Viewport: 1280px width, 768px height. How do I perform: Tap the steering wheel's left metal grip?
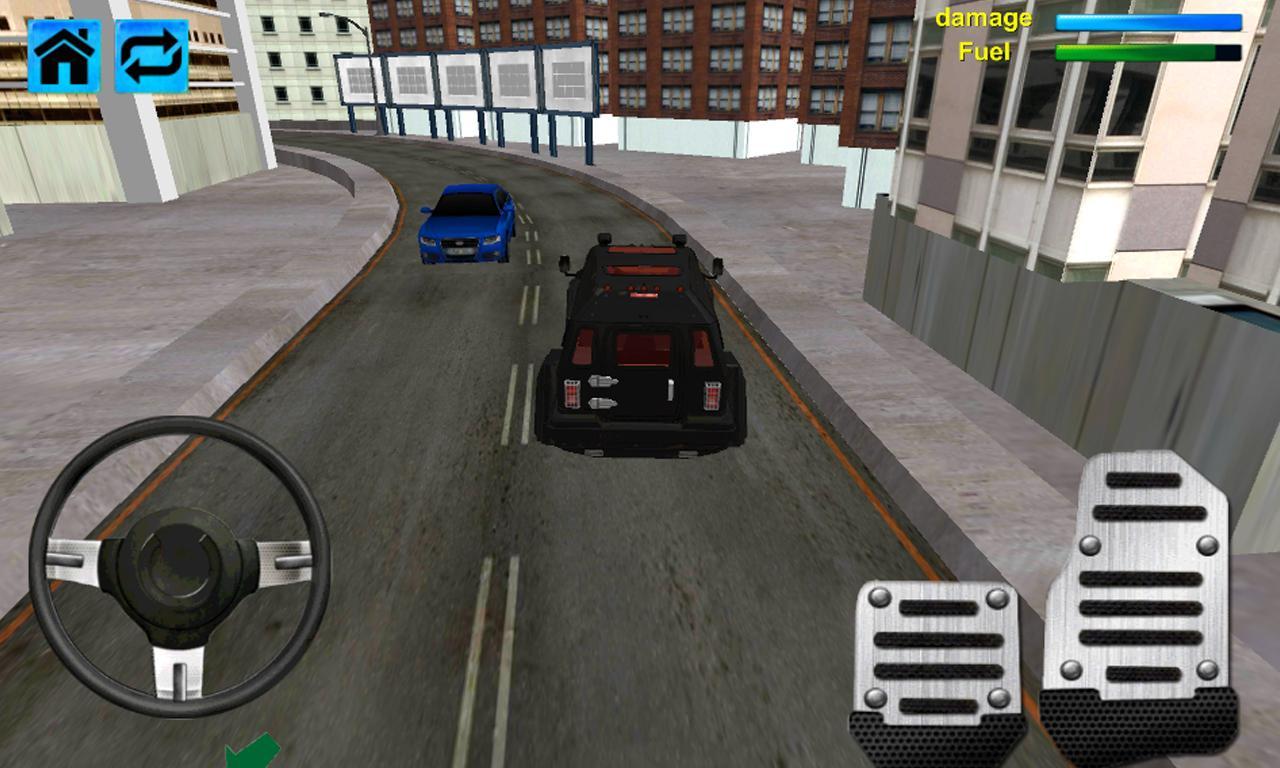75,560
